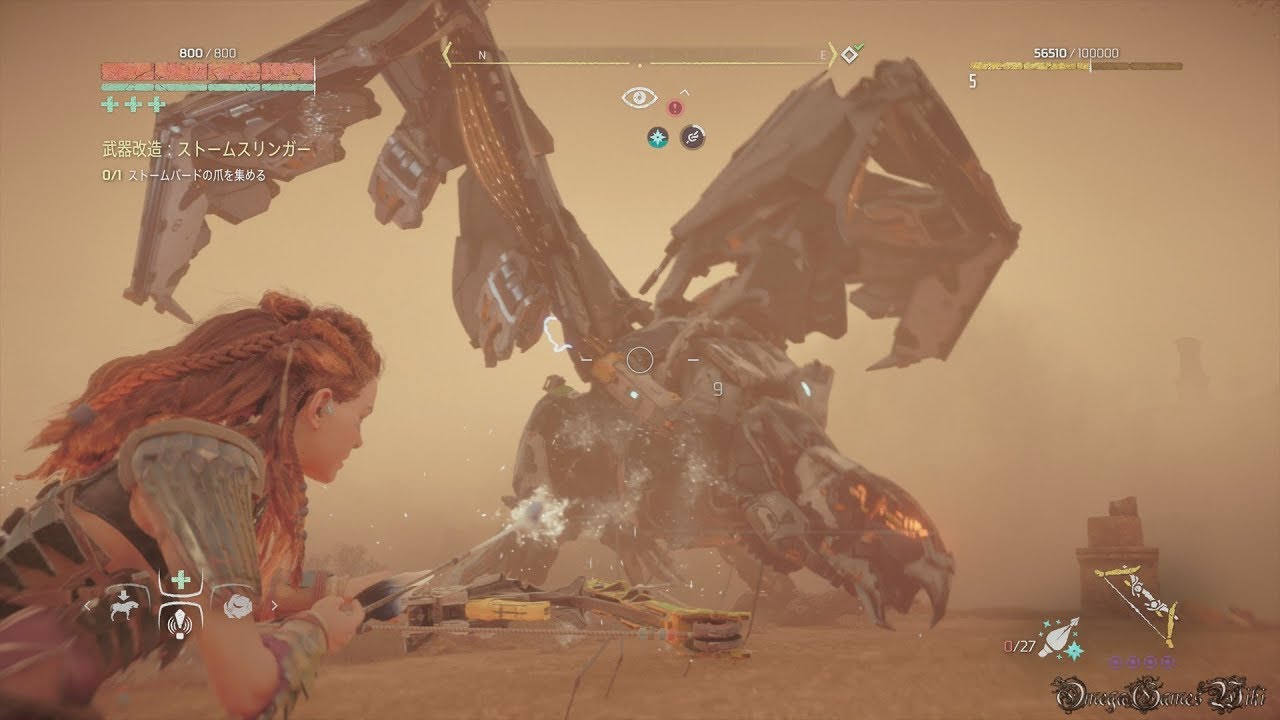
Task: Choose the dismount horse icon in quick menu
Action: pos(125,605)
